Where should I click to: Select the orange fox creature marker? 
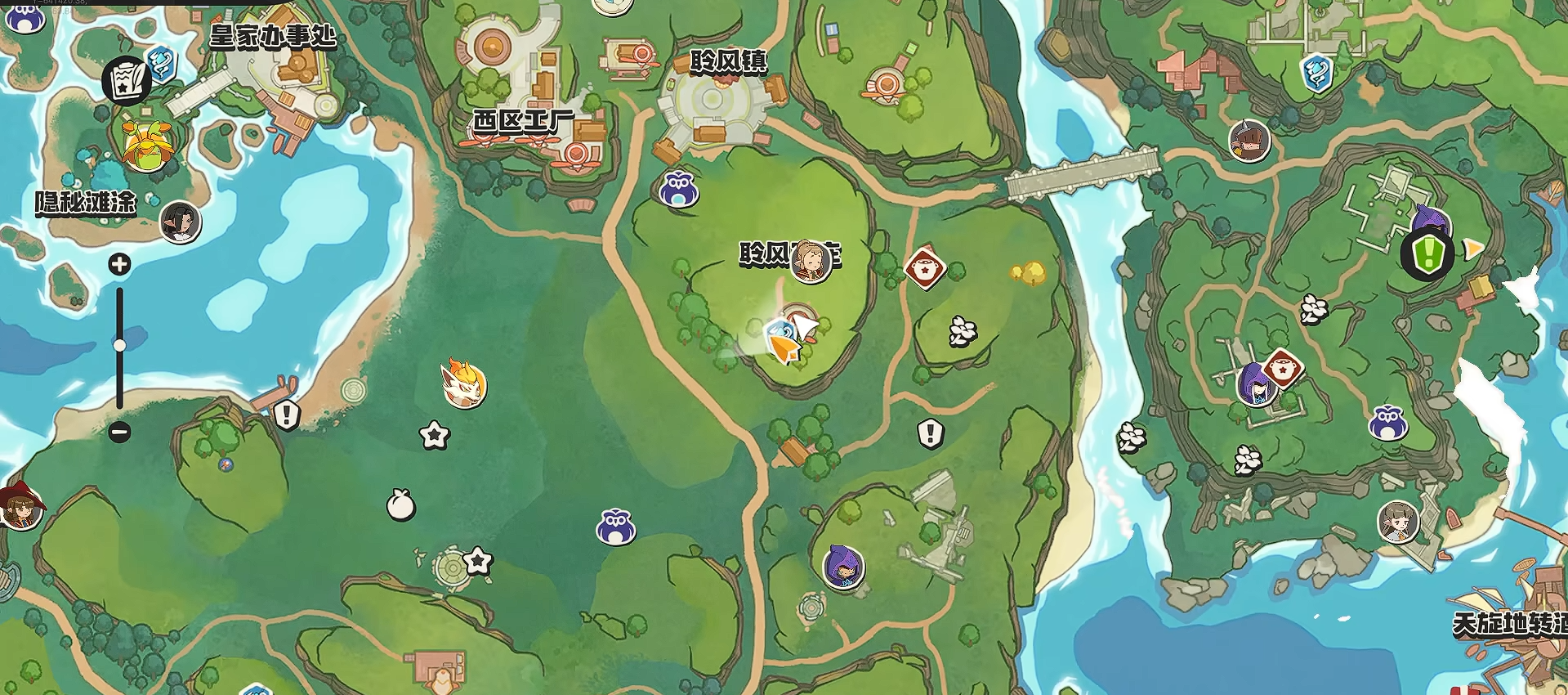463,383
